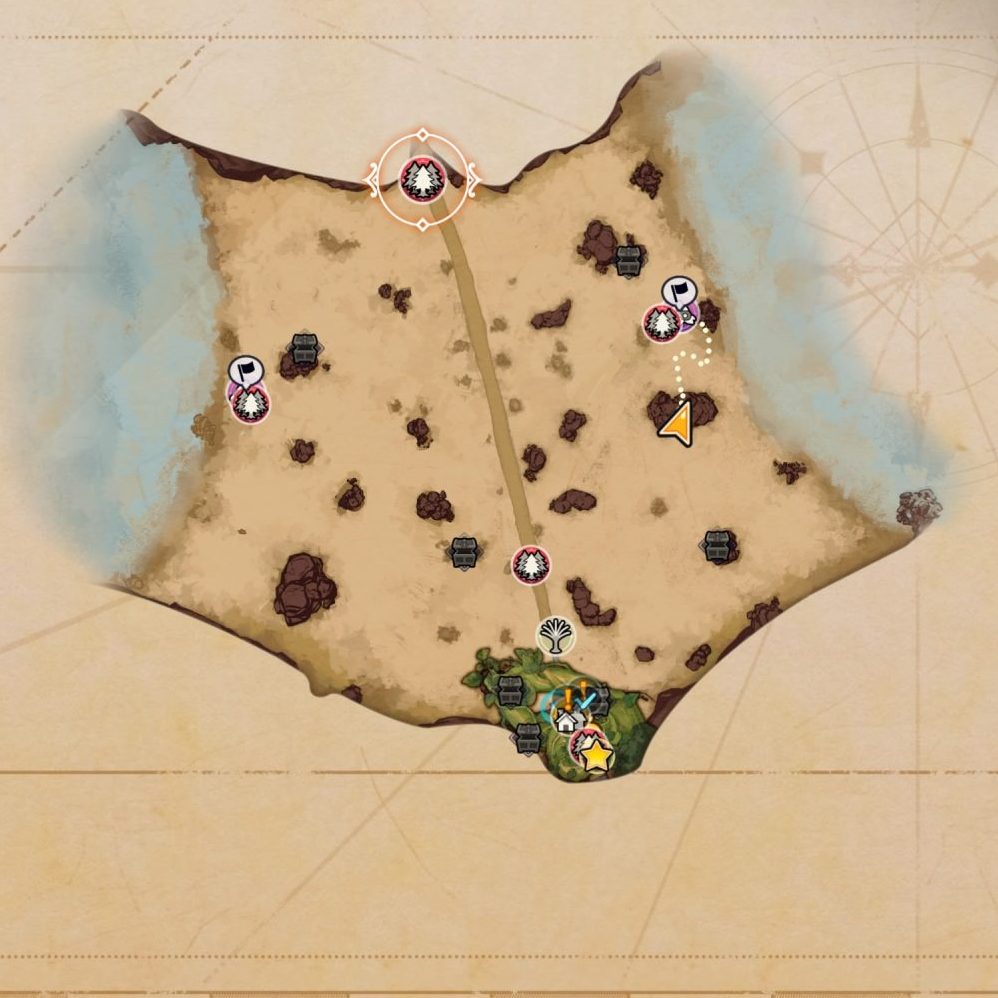Click the orange player arrow marker

tap(677, 425)
